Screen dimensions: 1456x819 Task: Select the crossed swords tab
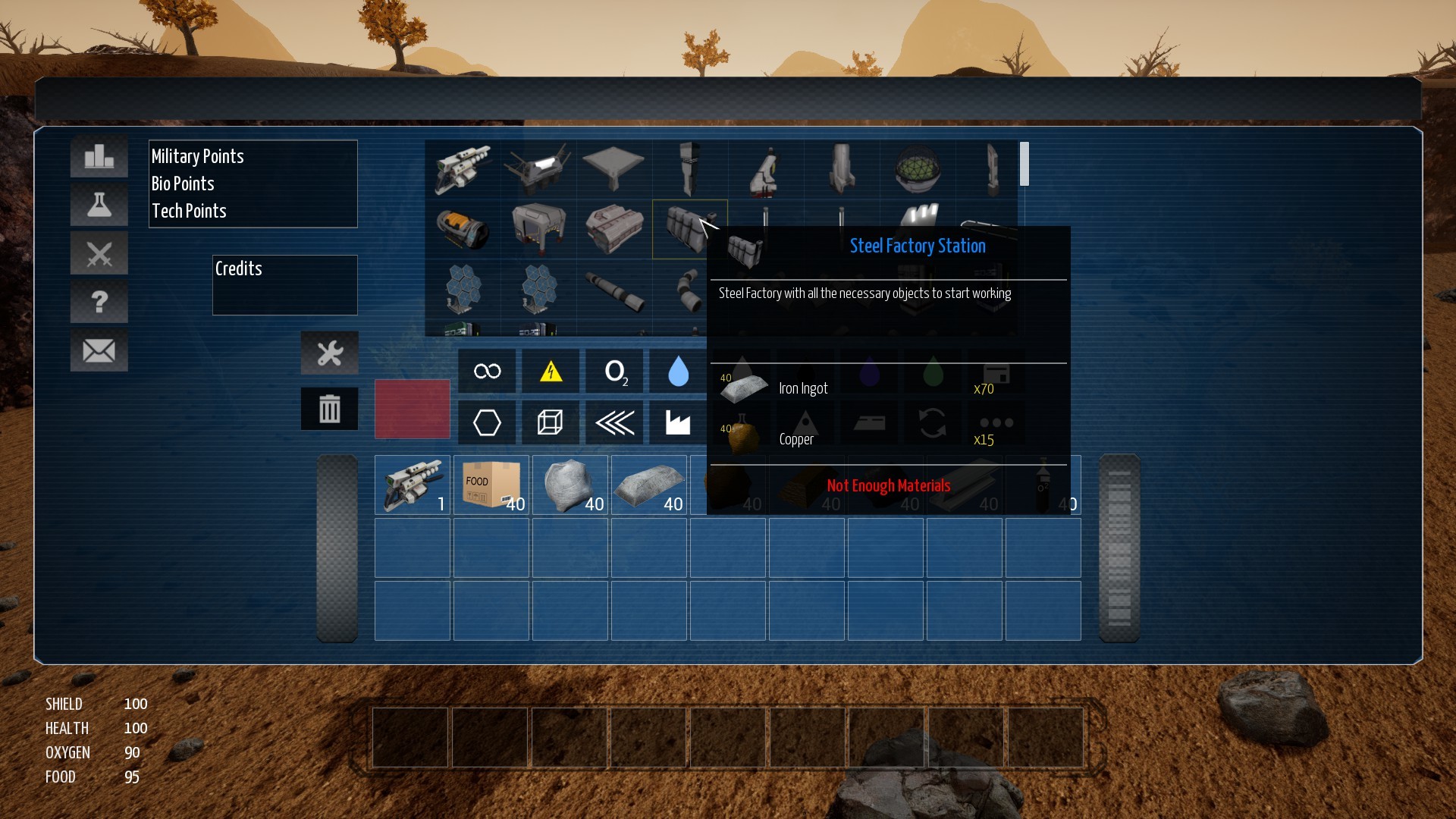(99, 253)
